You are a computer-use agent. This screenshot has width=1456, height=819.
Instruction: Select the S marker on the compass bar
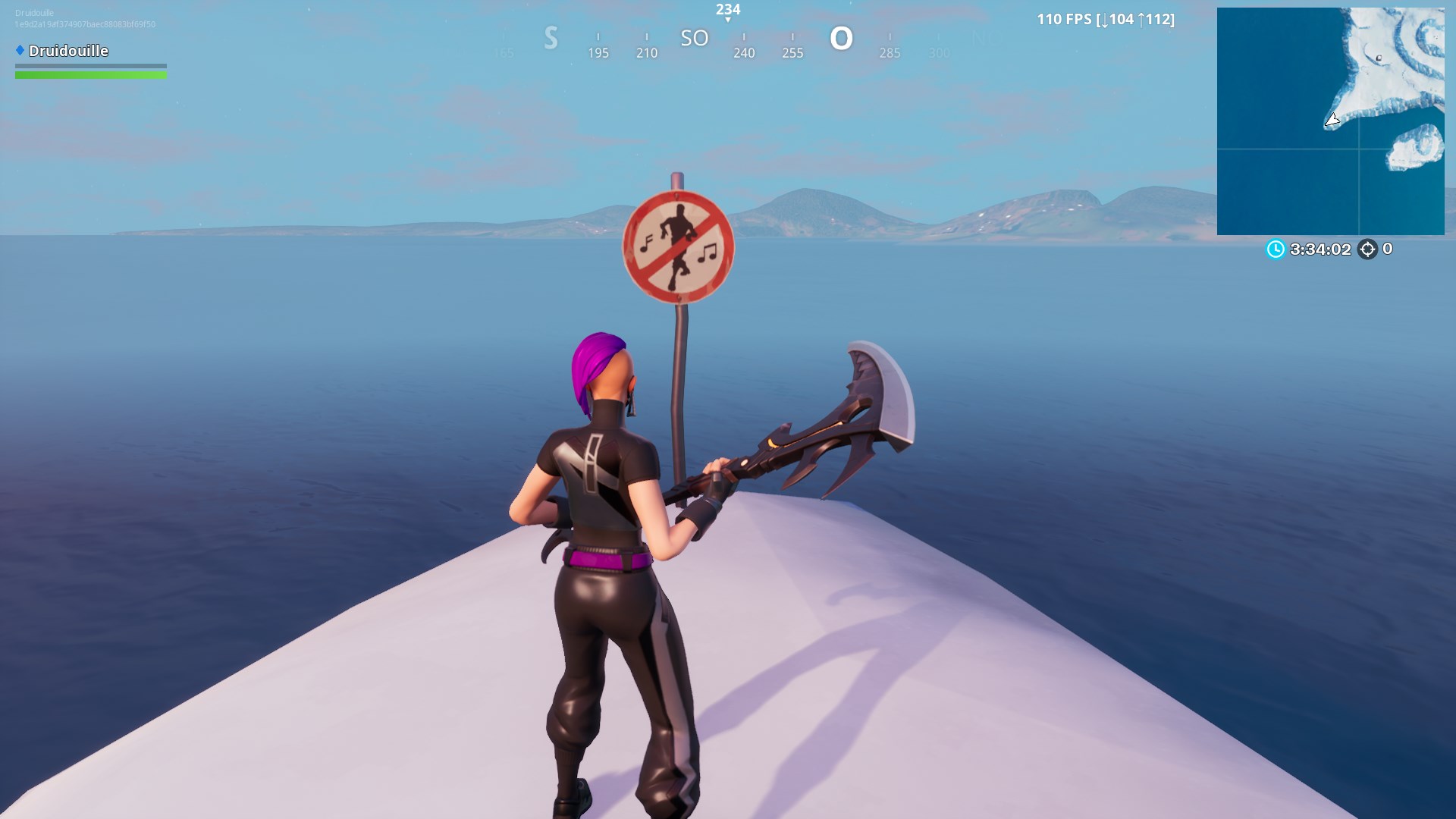pos(551,37)
